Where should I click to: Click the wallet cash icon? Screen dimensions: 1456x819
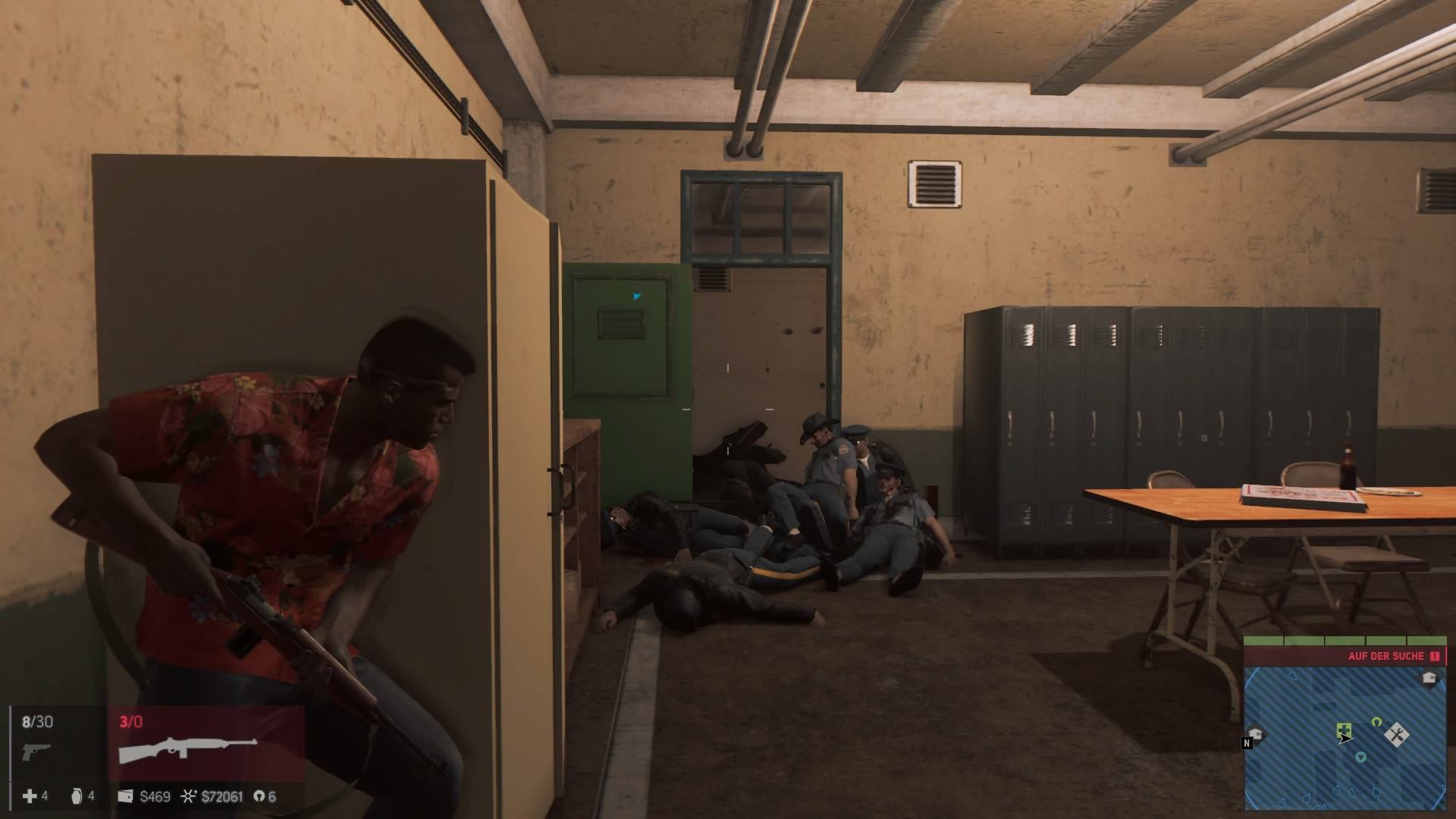[126, 796]
